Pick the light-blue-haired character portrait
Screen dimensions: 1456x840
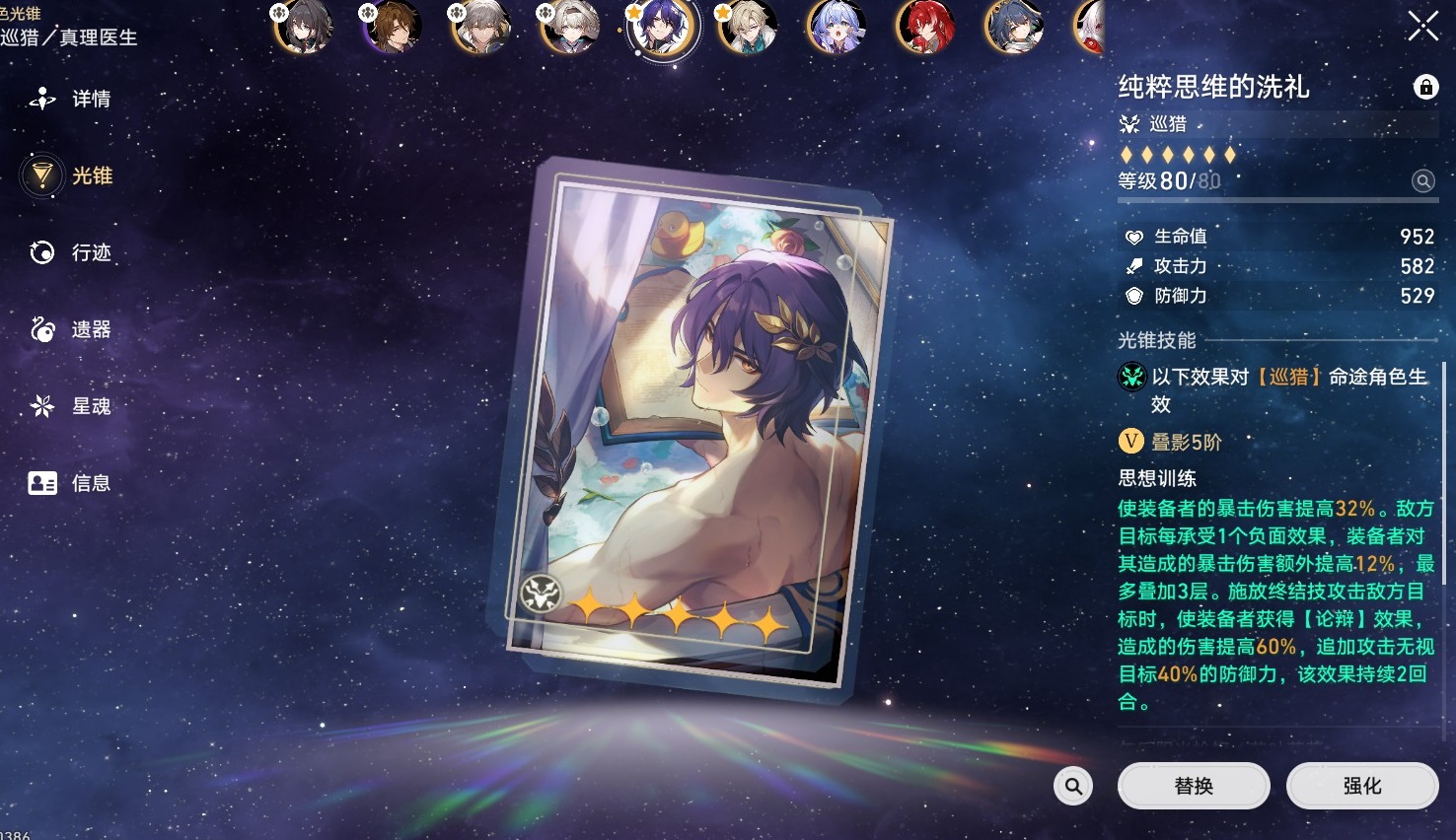[x=837, y=27]
